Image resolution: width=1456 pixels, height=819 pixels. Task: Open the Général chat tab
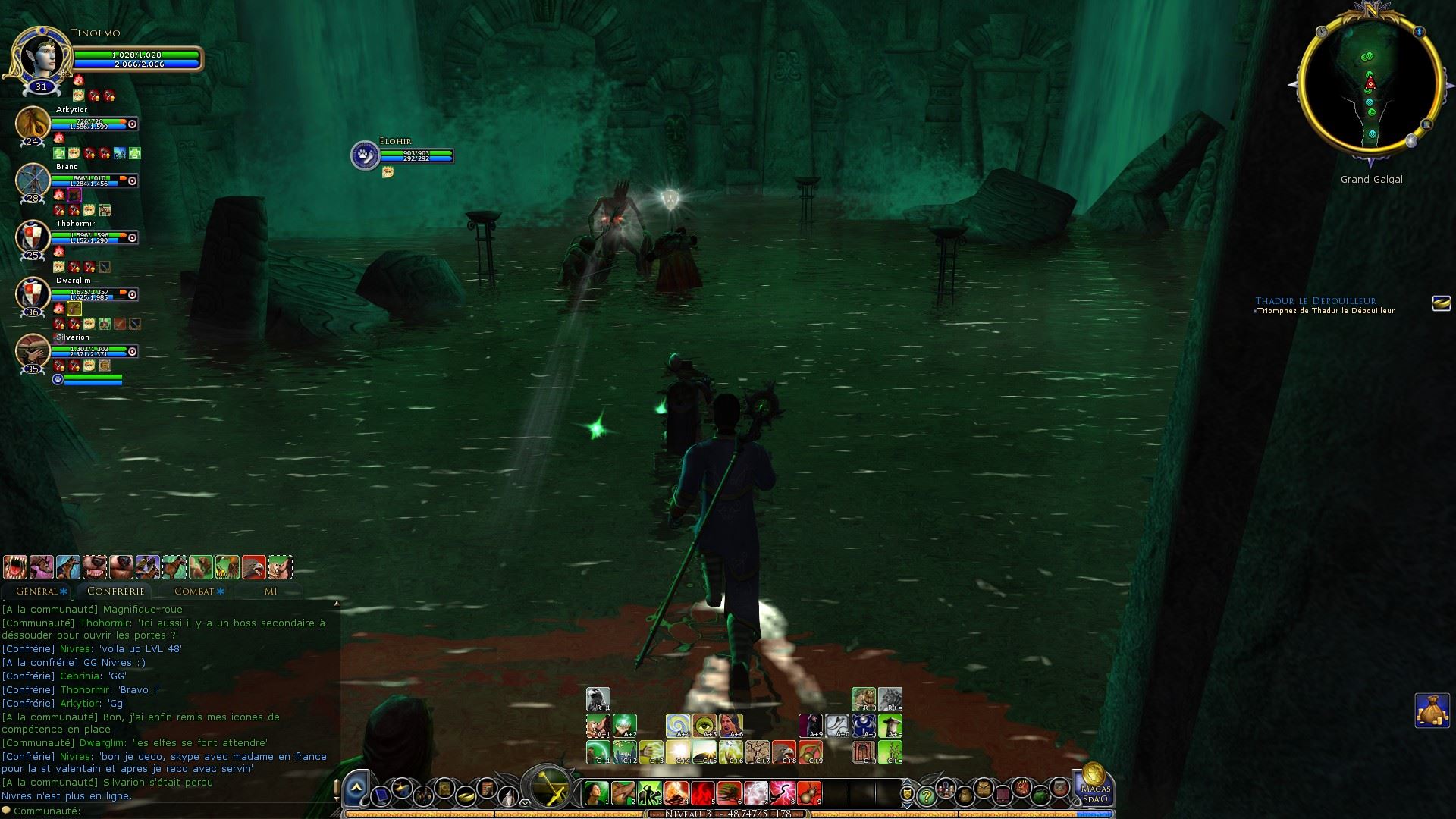39,591
